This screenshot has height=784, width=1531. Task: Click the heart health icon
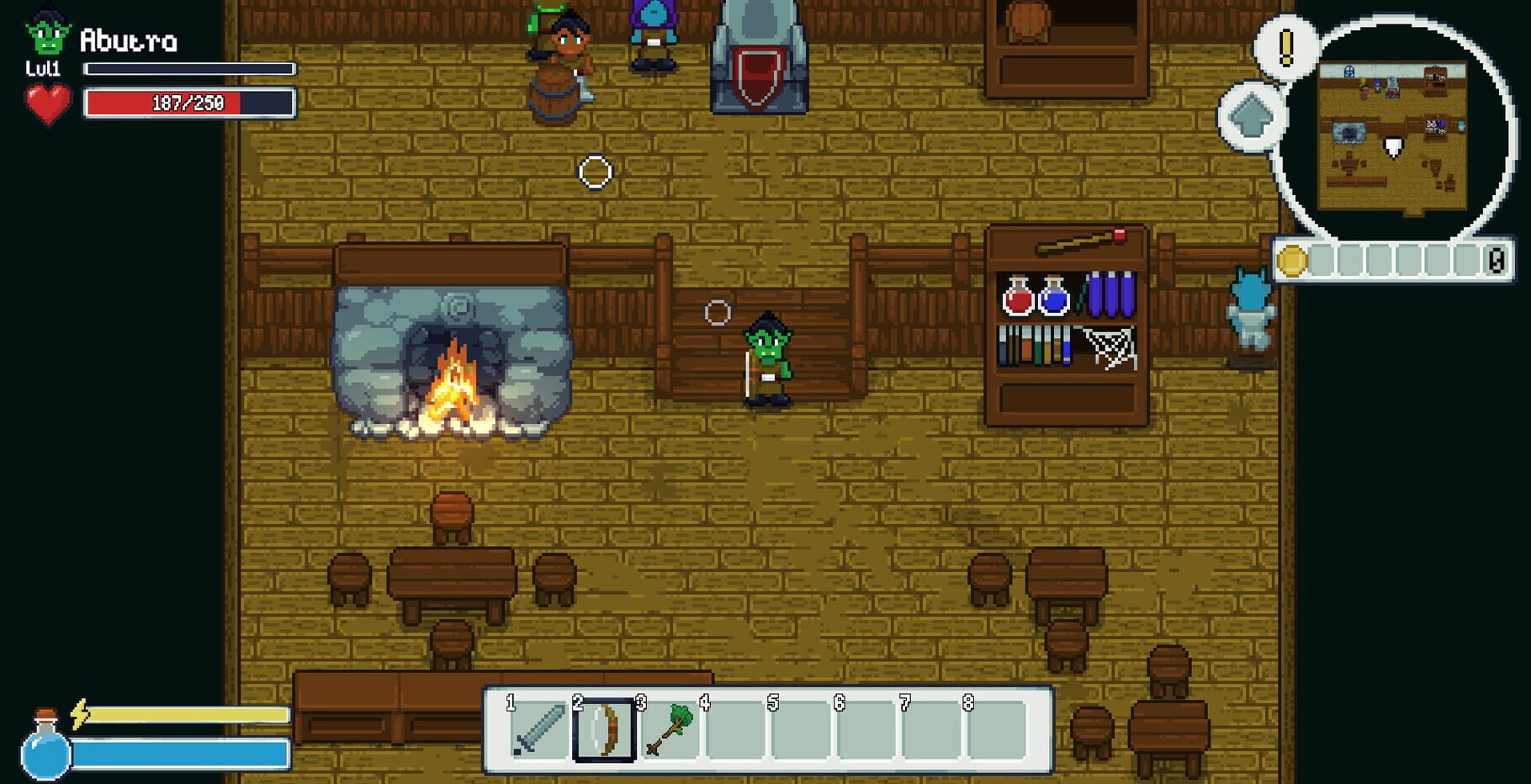[46, 104]
